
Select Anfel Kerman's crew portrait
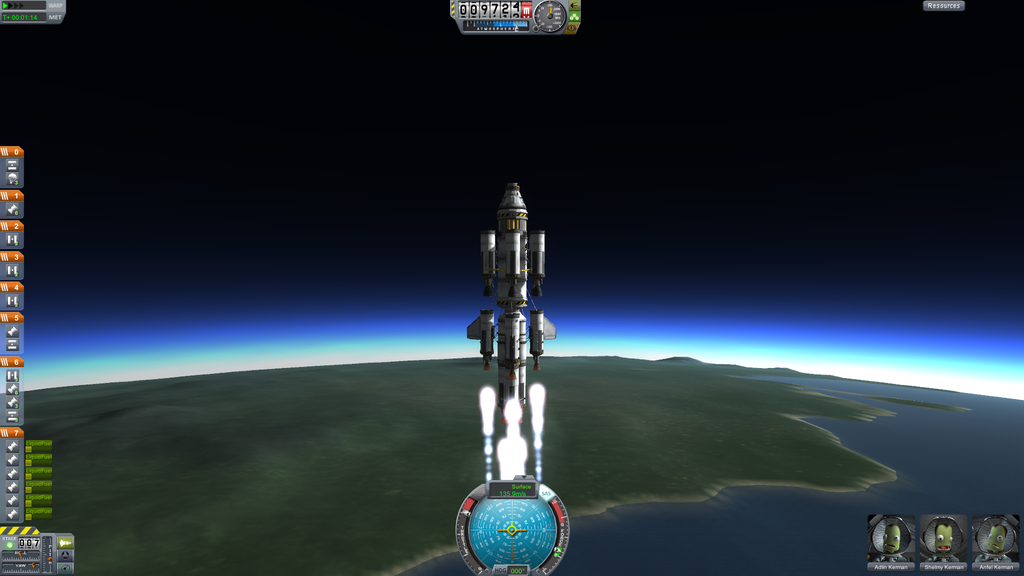pos(995,538)
